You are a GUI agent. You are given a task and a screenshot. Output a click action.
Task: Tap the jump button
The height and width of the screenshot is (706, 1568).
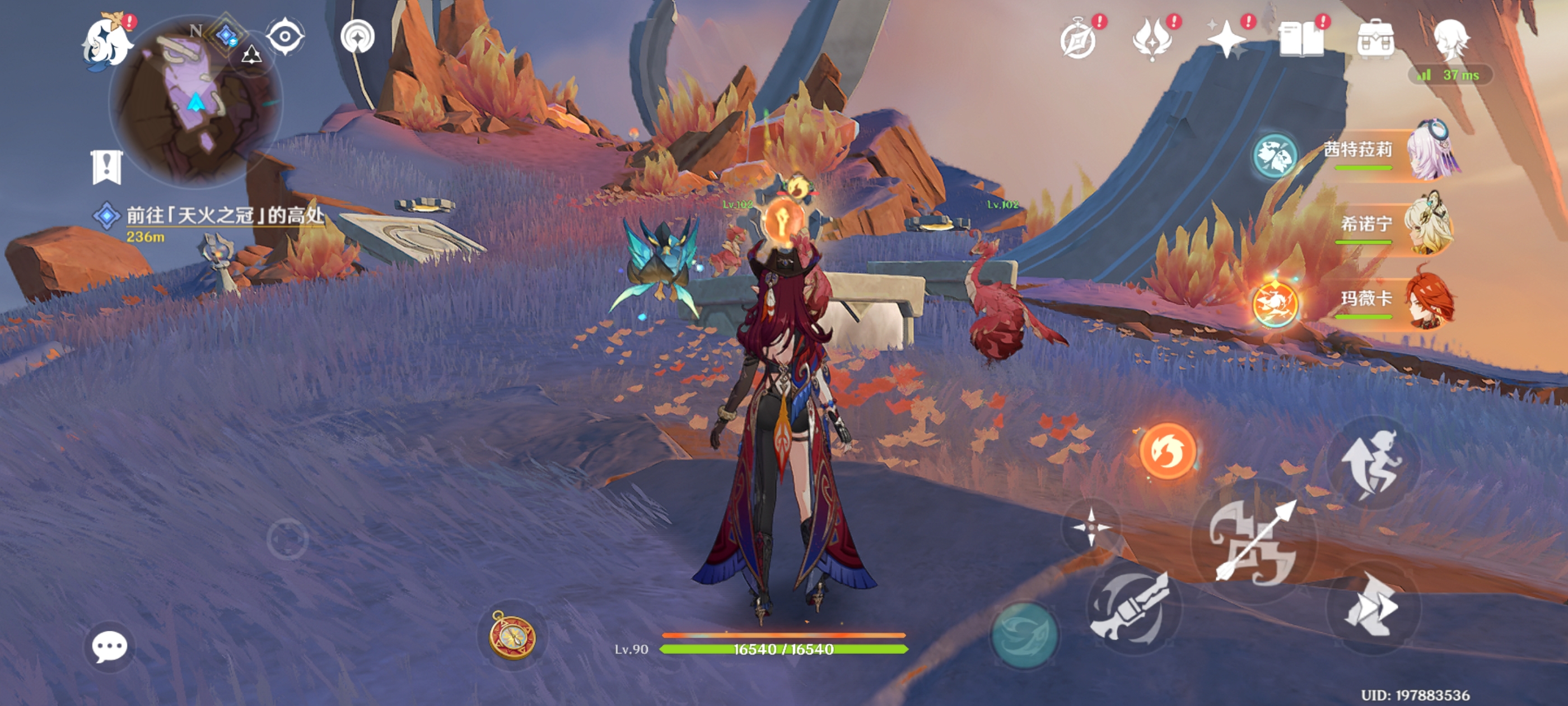[x=1373, y=464]
